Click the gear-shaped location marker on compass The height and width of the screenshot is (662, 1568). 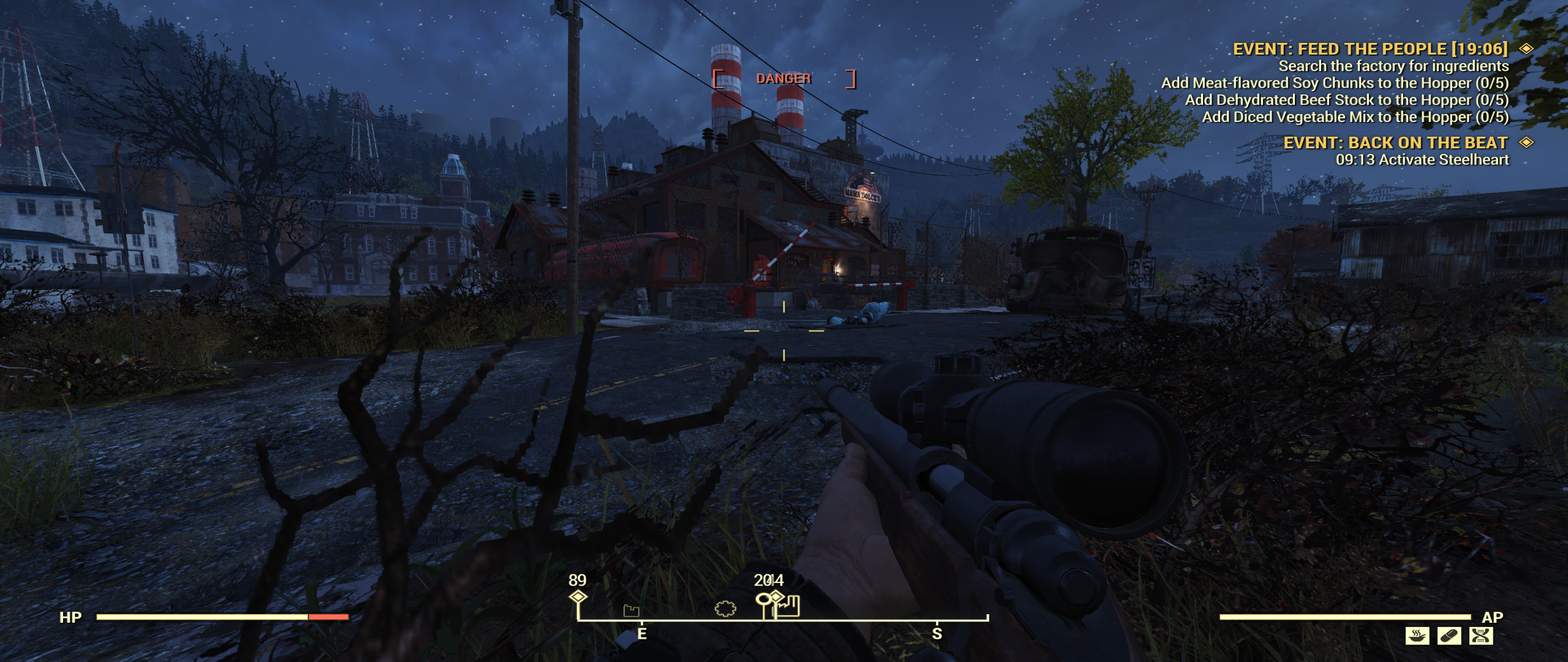click(x=725, y=609)
